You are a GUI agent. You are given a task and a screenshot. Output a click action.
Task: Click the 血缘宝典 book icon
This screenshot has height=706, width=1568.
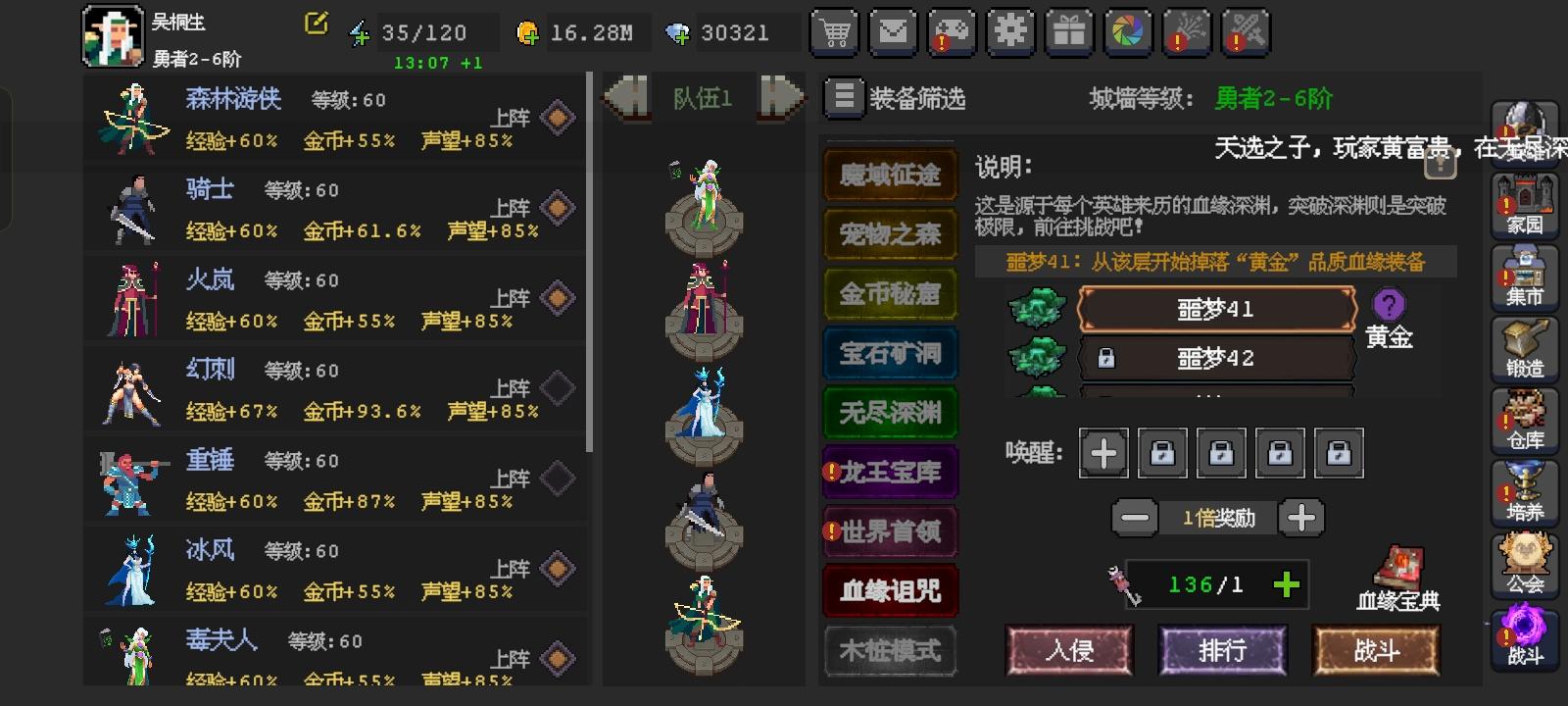coord(1398,572)
